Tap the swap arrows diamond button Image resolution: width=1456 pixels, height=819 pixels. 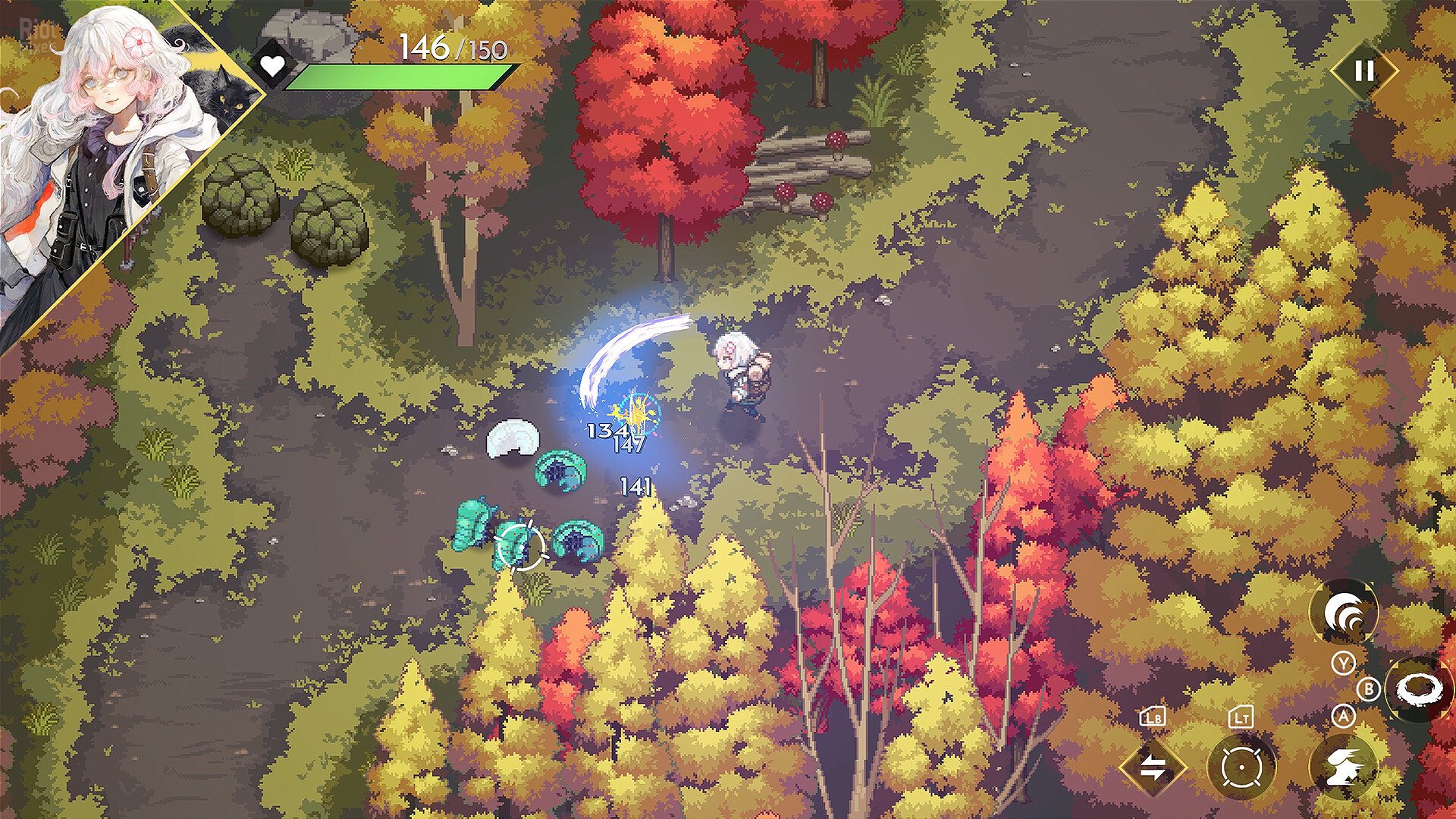(x=1153, y=767)
